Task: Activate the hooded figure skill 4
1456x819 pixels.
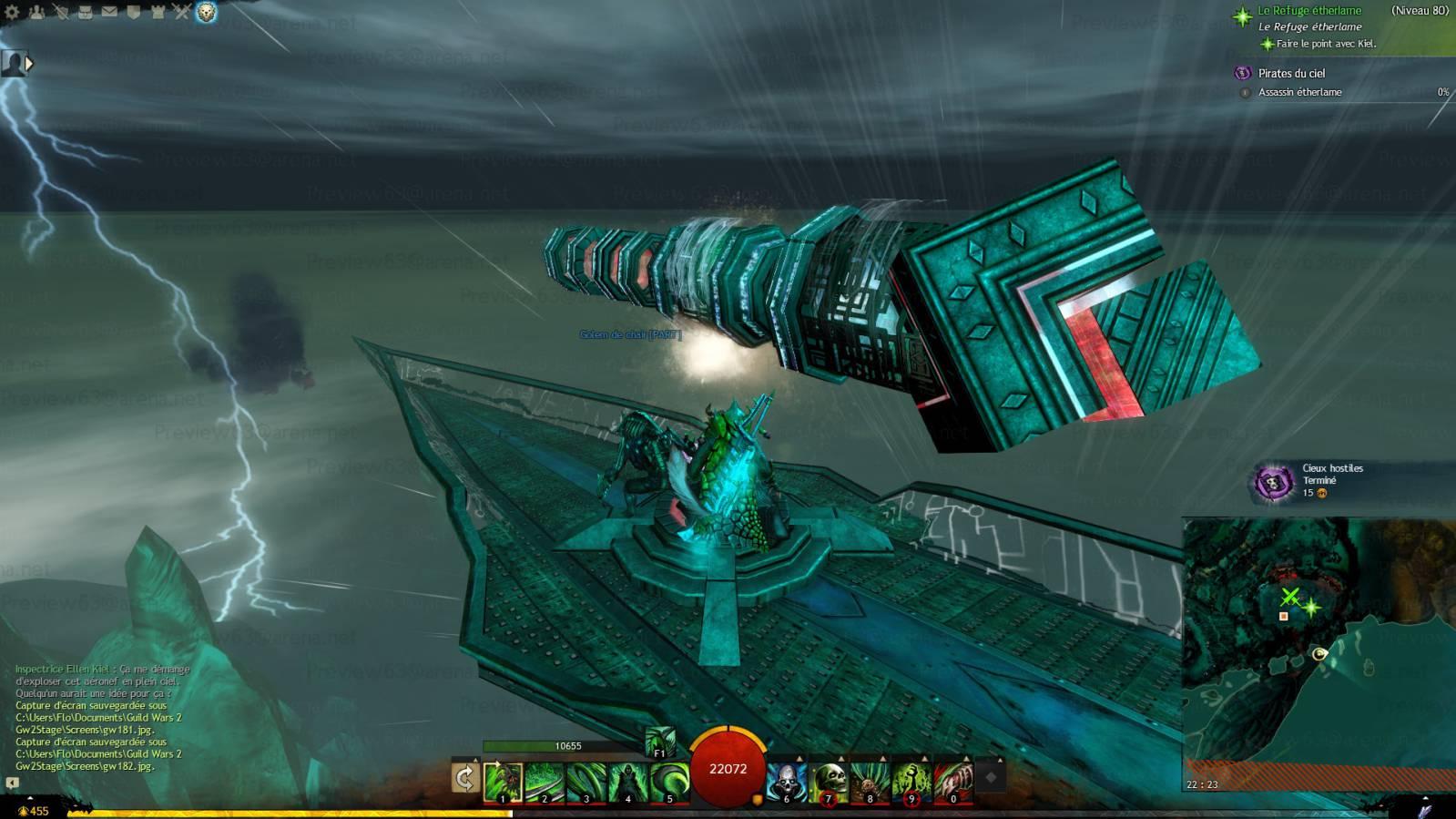Action: click(x=627, y=782)
